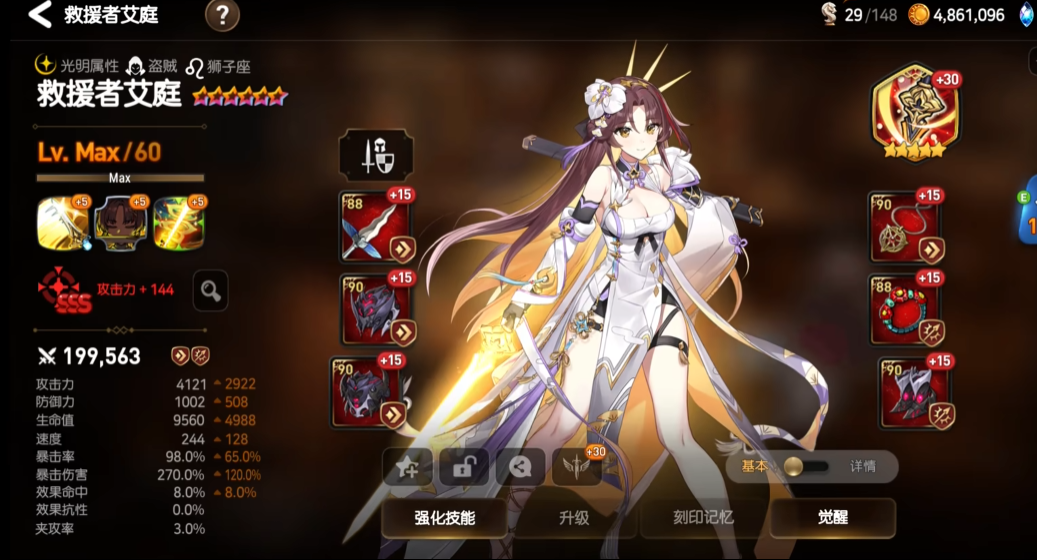Click the magnifying glass button beside the SSS rating
This screenshot has width=1037, height=560.
click(210, 290)
